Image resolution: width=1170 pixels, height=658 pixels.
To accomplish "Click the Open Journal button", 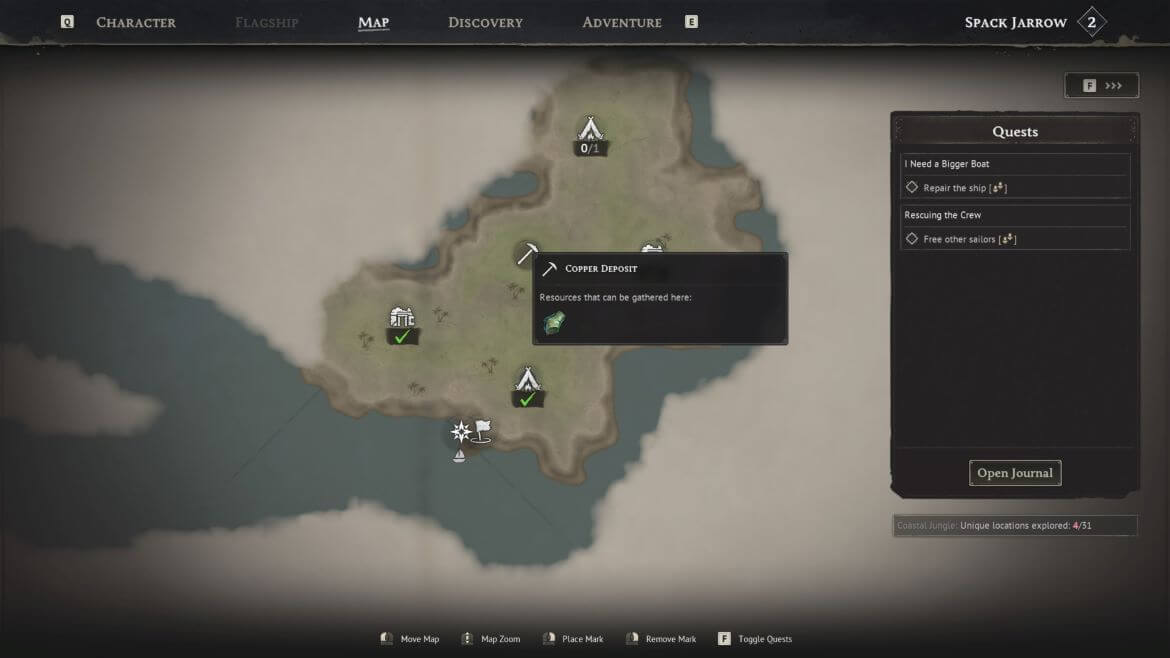I will pos(1014,473).
